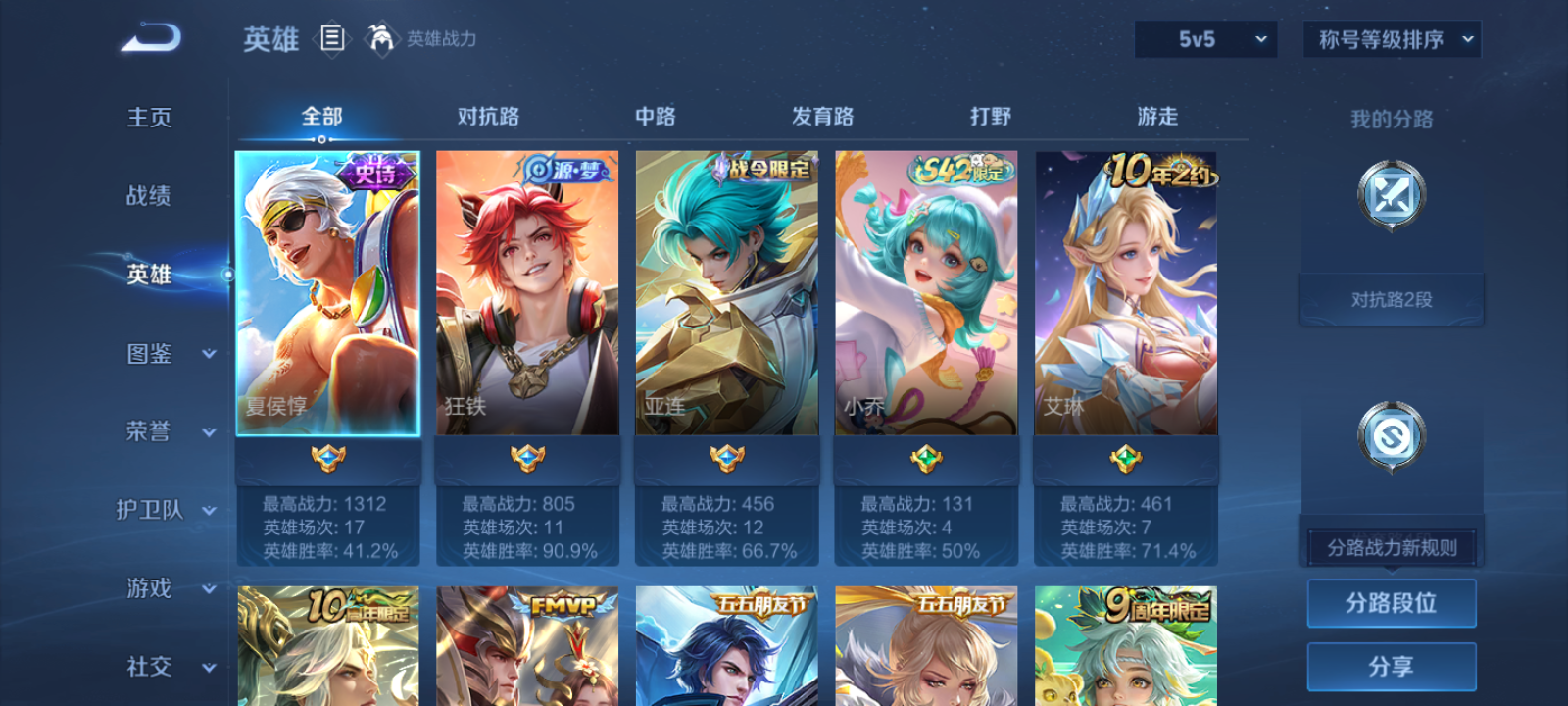This screenshot has width=1568, height=706.
Task: Click 夏侯惇's gold rank emblem
Action: (x=330, y=458)
